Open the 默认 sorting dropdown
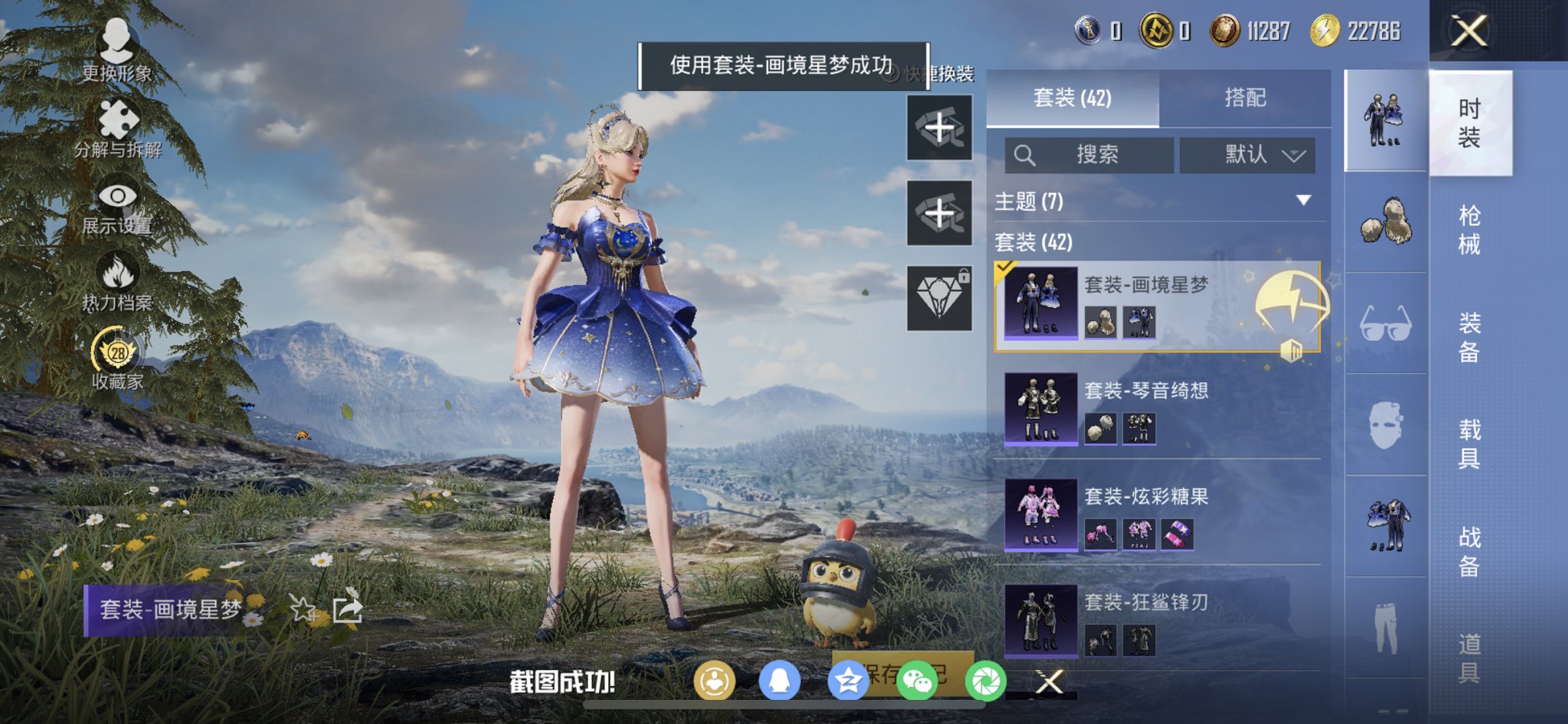 click(x=1246, y=155)
